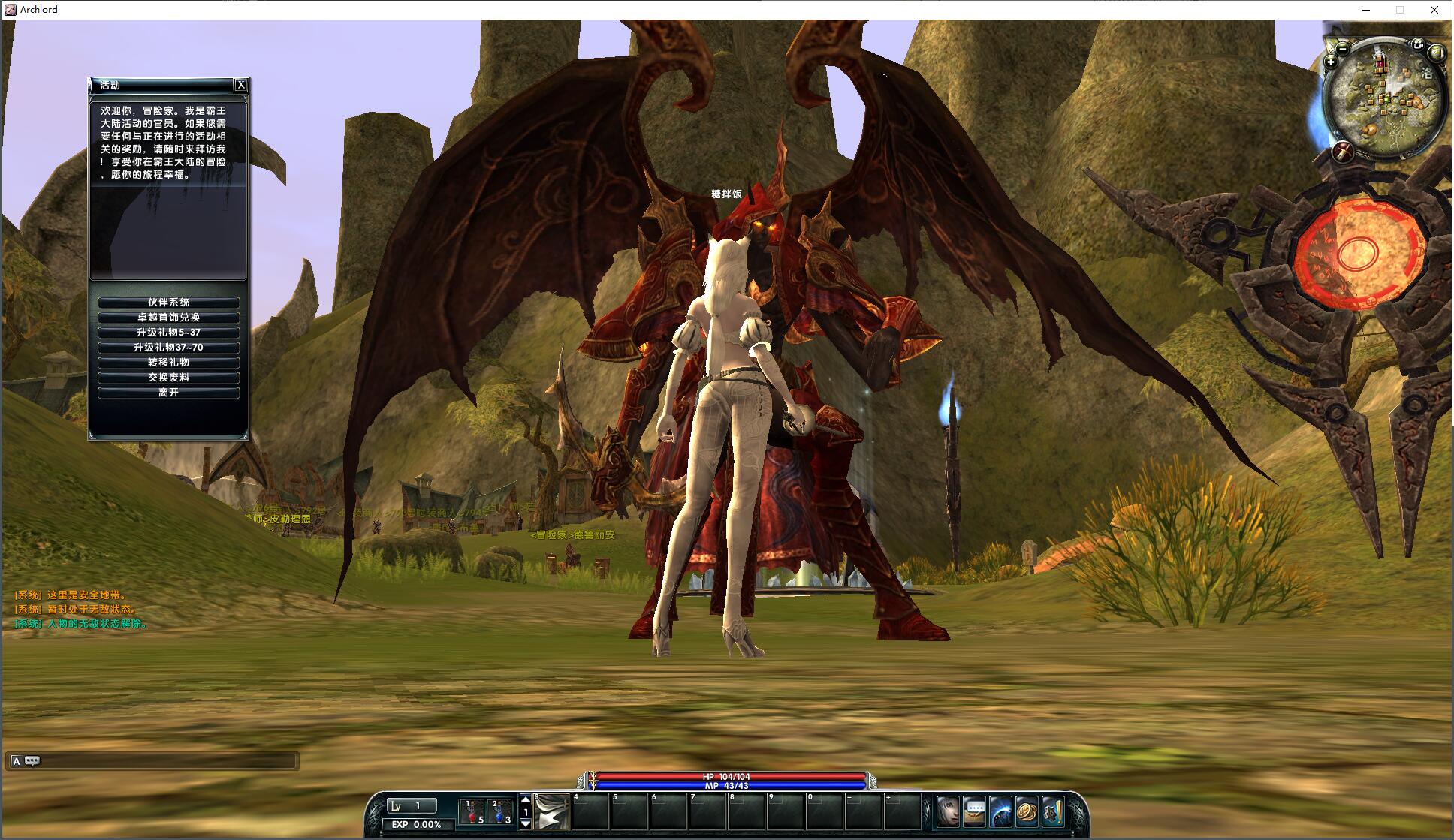Choose the 升级礼物37~70 reward option
This screenshot has width=1454, height=840.
tap(168, 348)
